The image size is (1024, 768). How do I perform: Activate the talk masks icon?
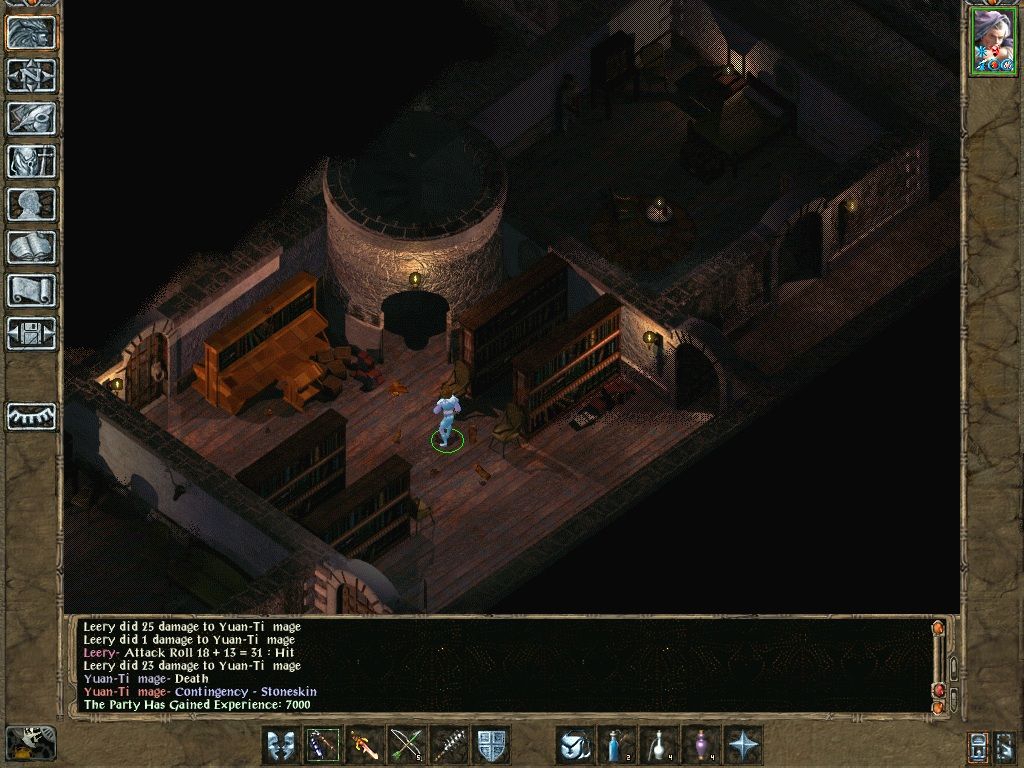280,745
